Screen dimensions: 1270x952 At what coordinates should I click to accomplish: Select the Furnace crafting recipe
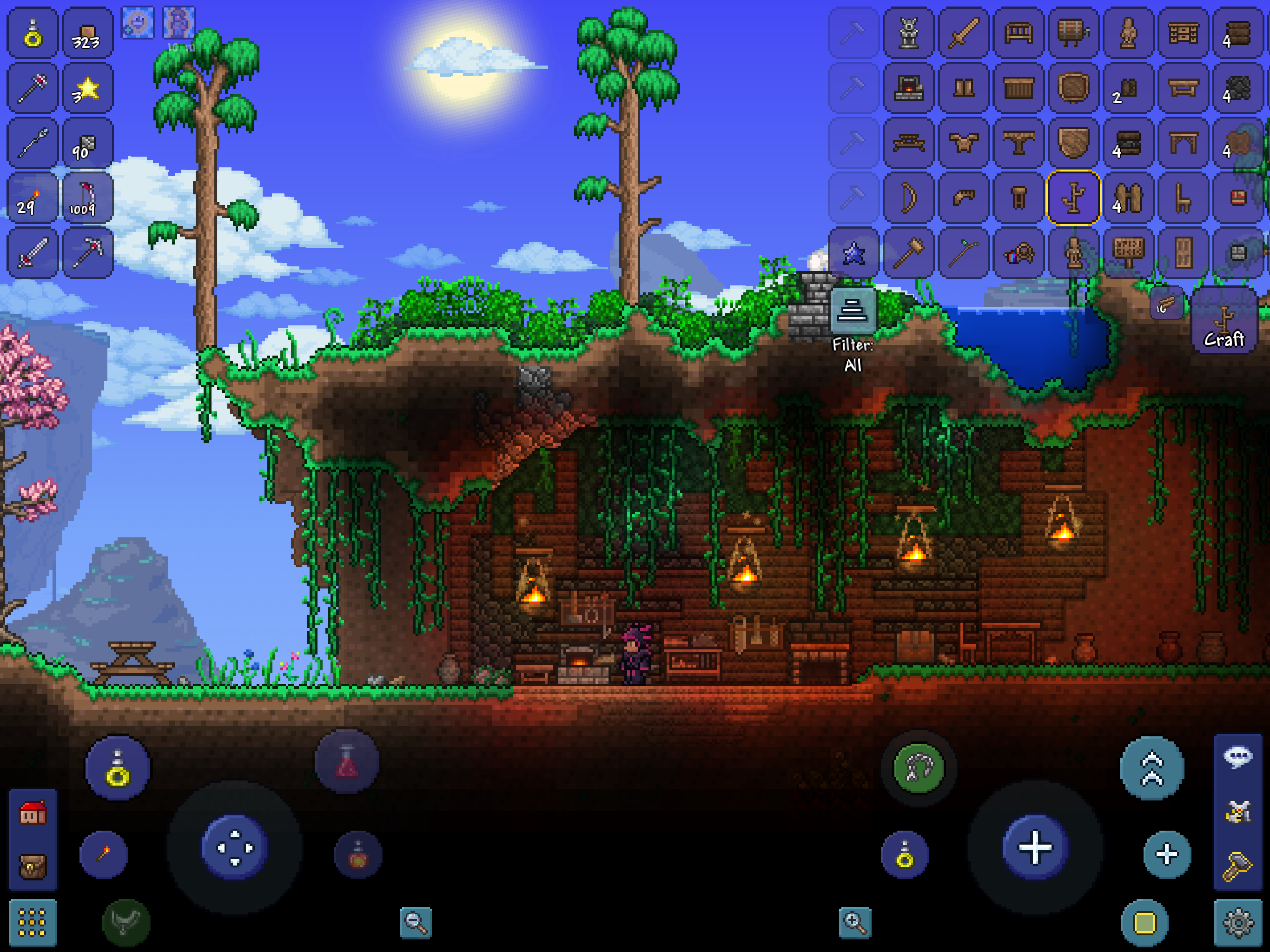[x=908, y=89]
